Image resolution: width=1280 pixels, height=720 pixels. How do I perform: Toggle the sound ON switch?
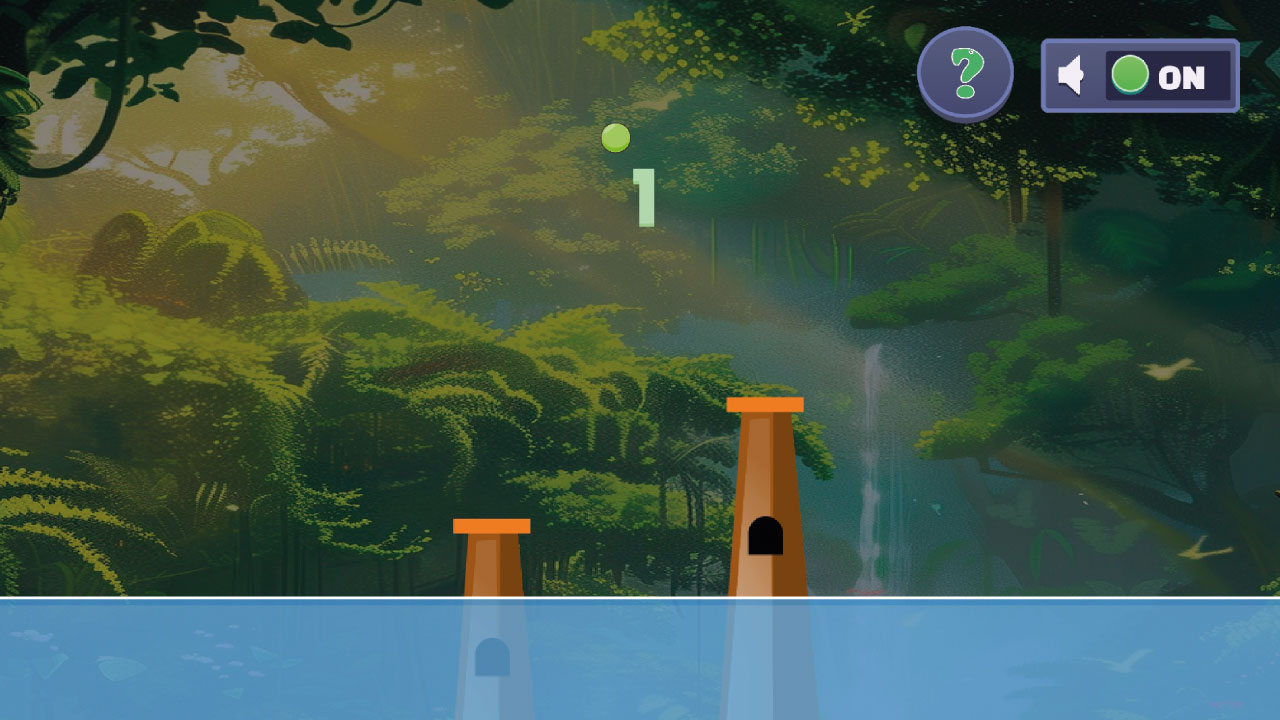(1167, 76)
